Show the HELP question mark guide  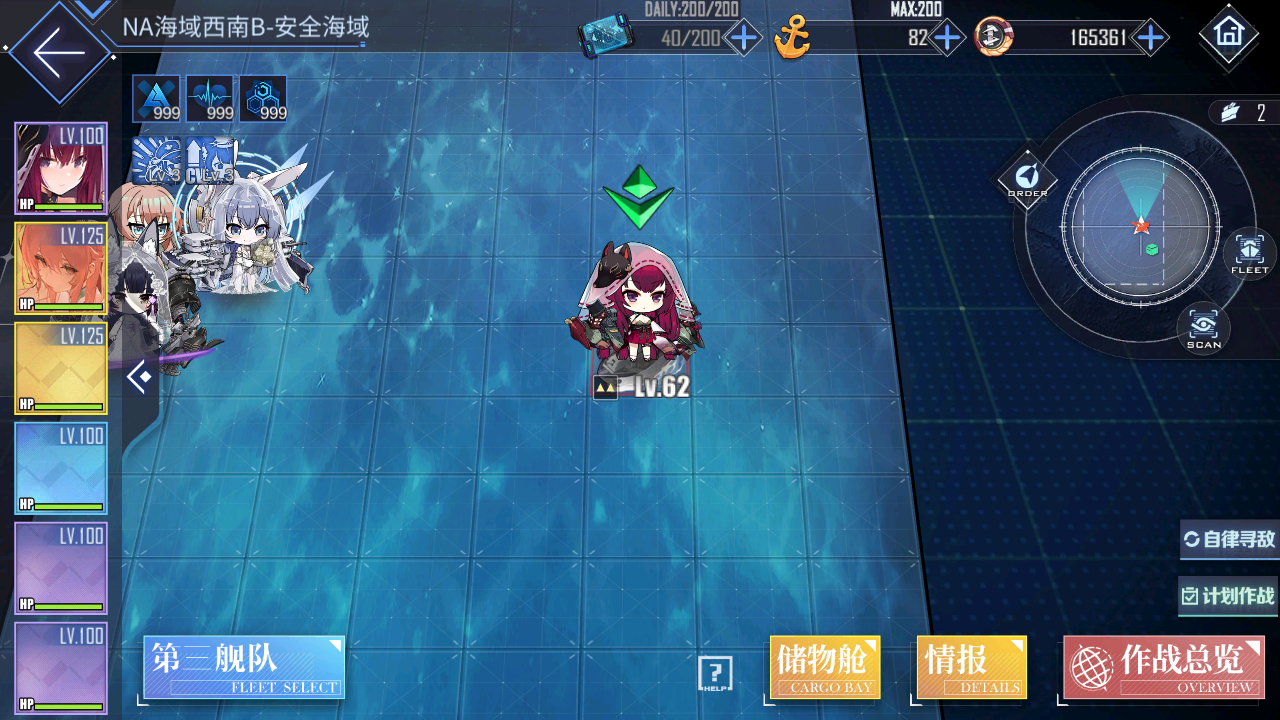(715, 674)
